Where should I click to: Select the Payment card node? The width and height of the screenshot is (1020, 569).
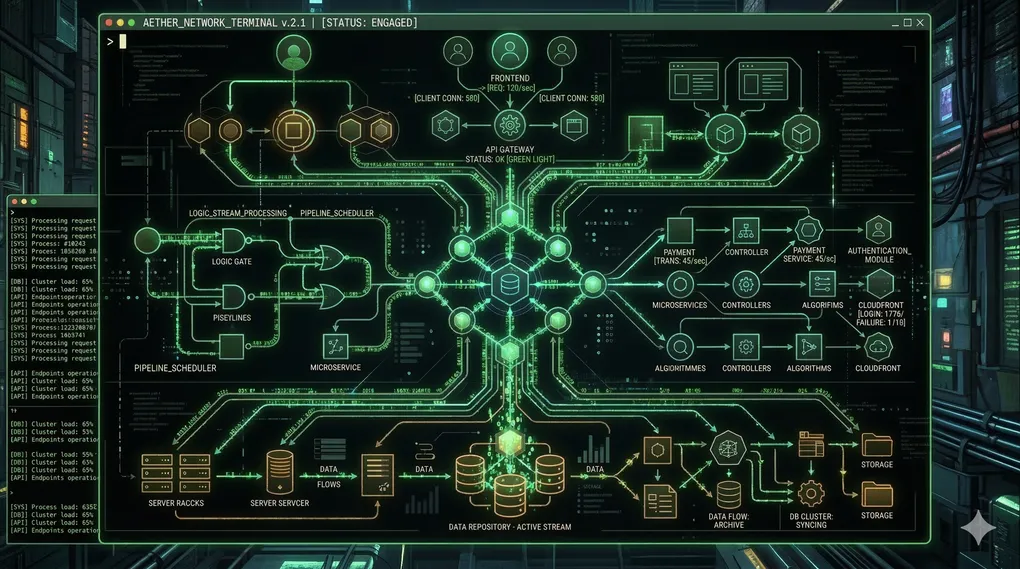point(681,228)
